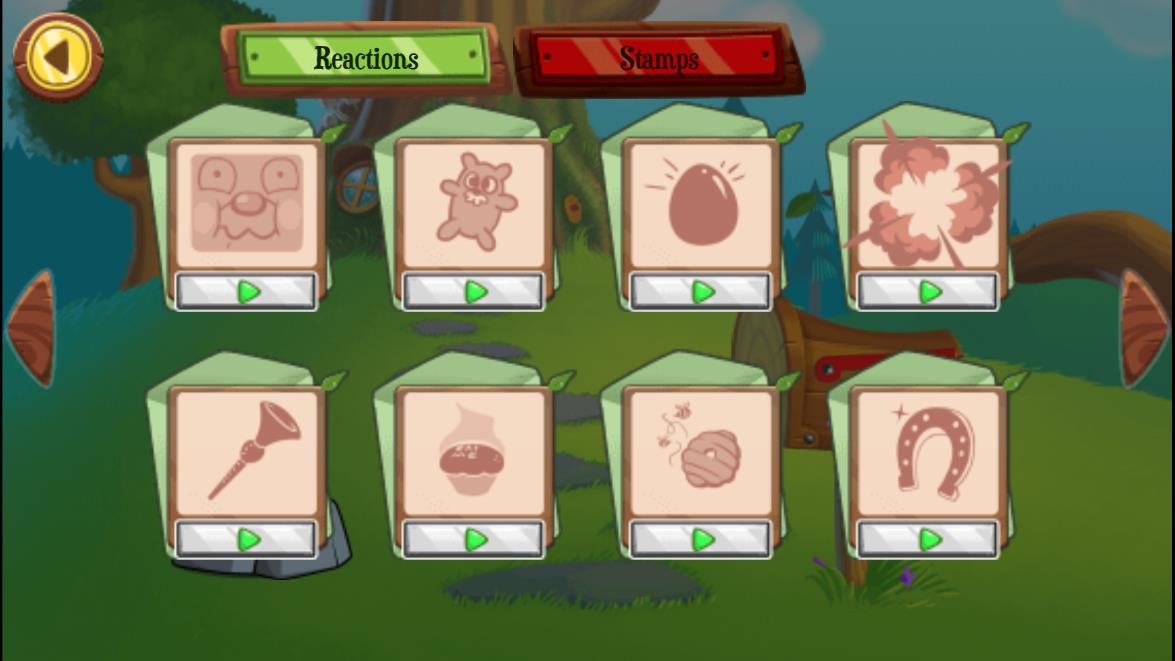
Task: Choose the cupcake reaction card
Action: pyautogui.click(x=473, y=452)
